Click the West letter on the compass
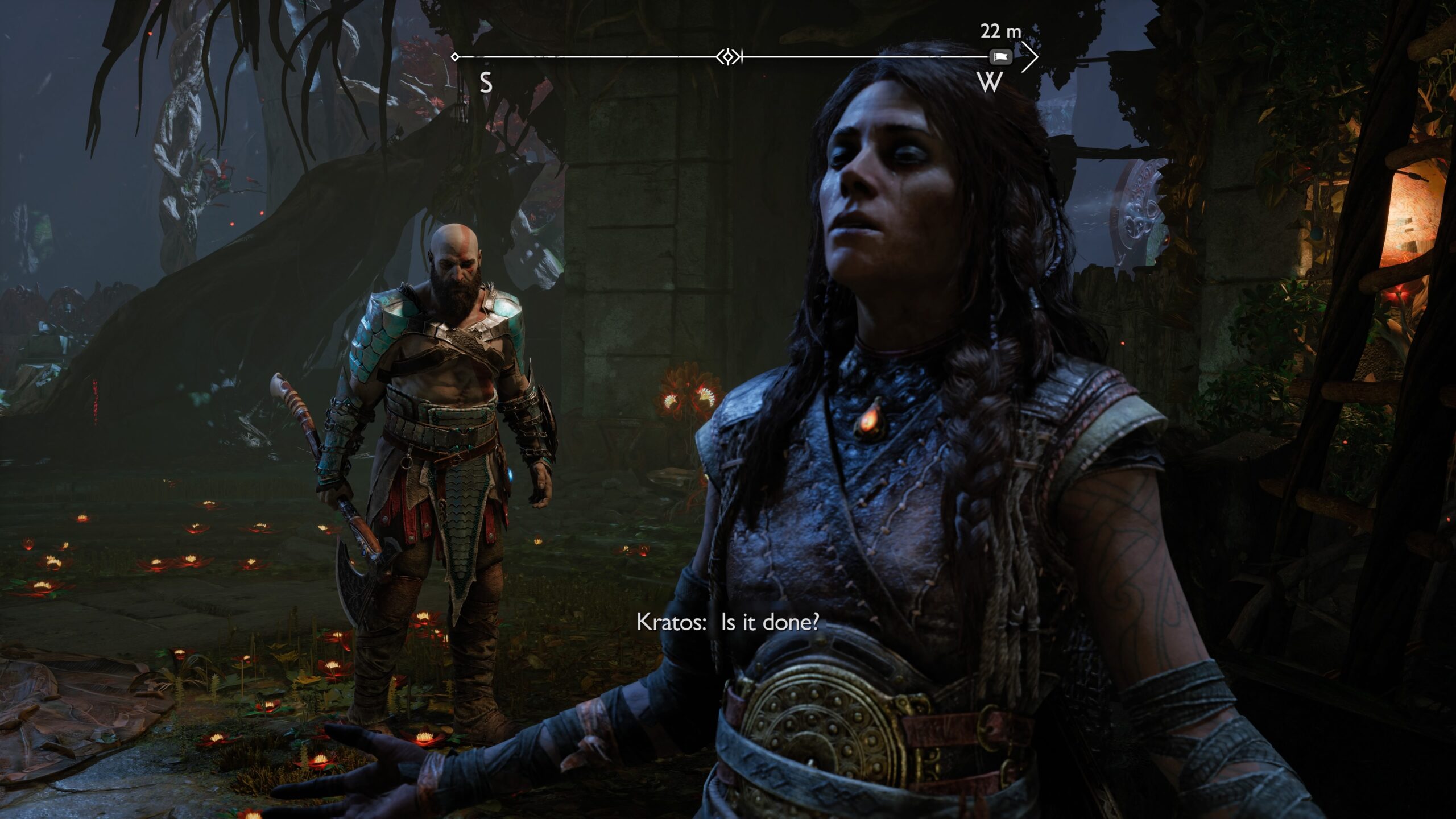Viewport: 1456px width, 819px height. click(990, 83)
